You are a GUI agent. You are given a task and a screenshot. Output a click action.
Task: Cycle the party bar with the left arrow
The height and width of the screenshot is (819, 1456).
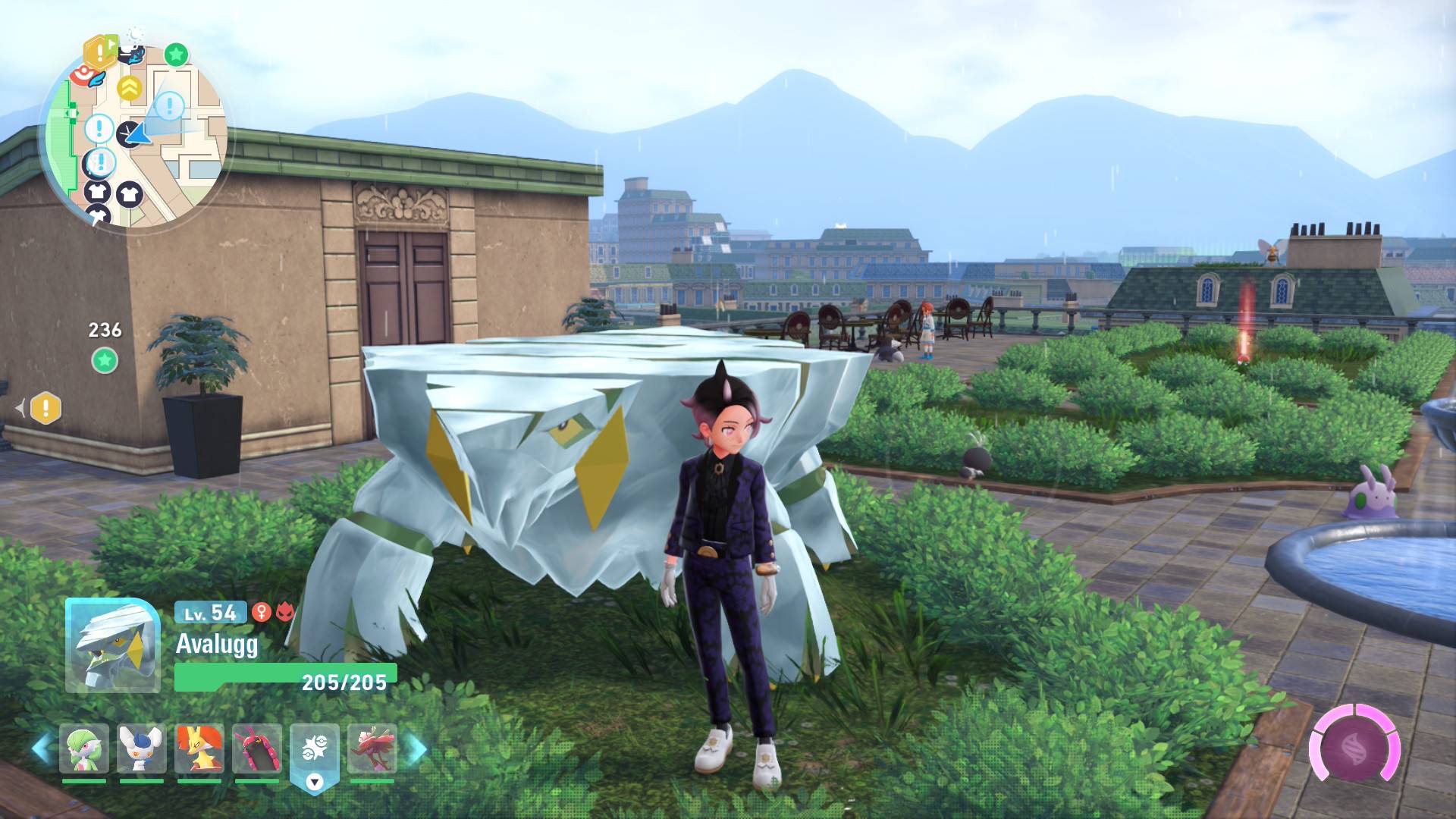[42, 748]
